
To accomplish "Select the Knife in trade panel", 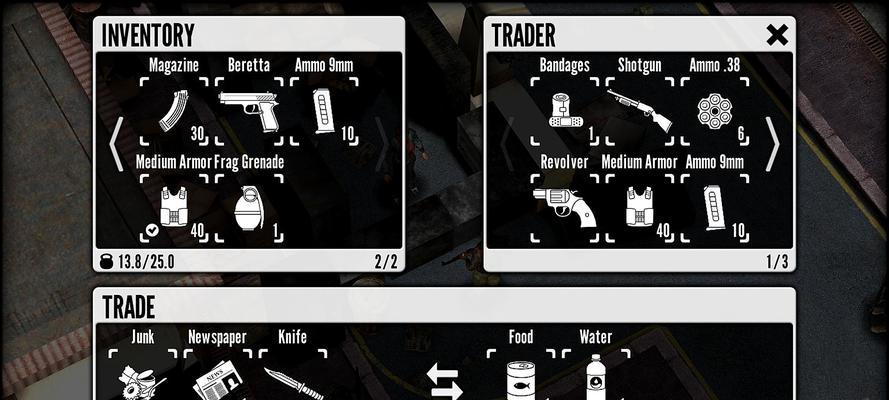I will click(292, 380).
